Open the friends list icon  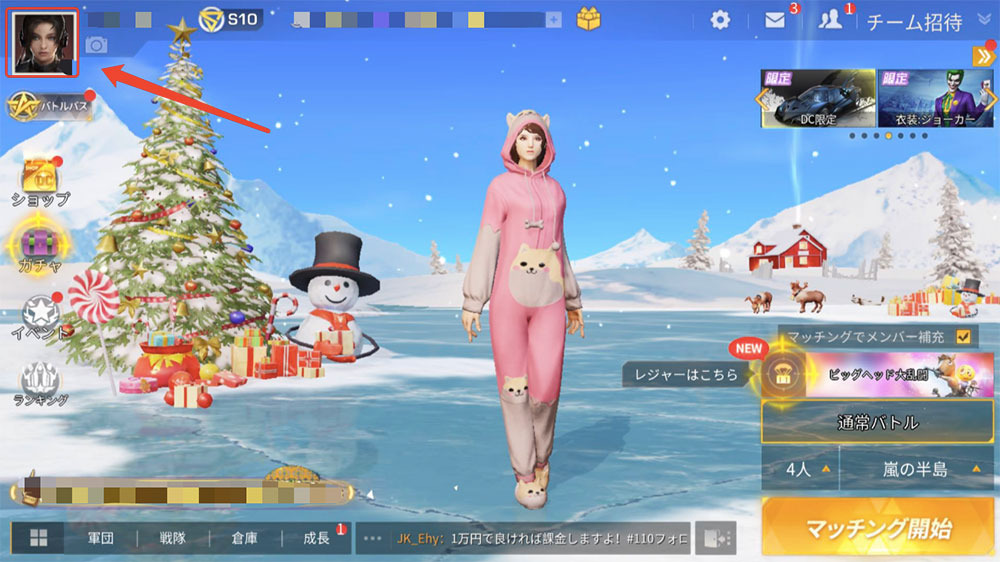tap(830, 20)
